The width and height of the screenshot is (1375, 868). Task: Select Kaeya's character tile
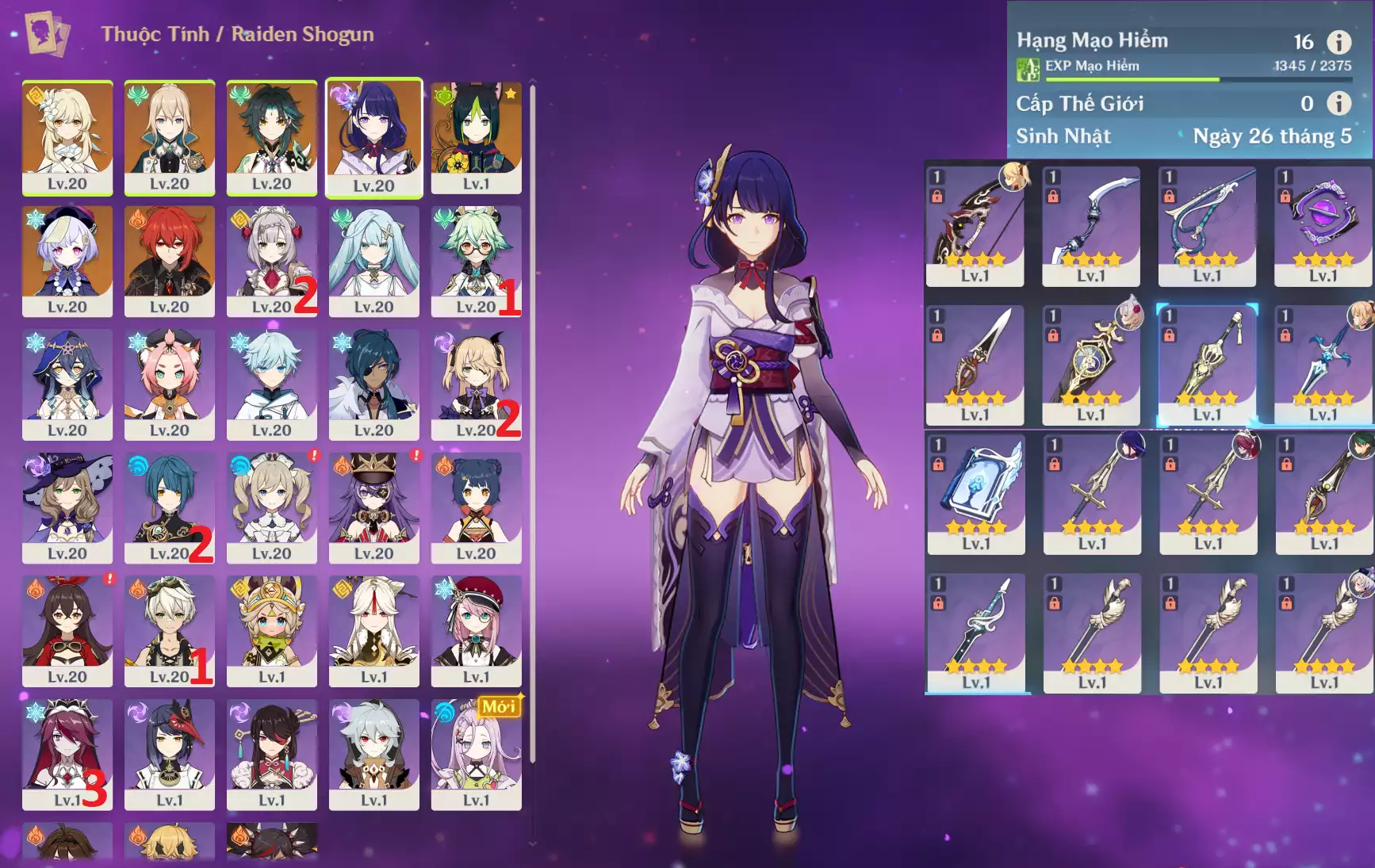[373, 384]
